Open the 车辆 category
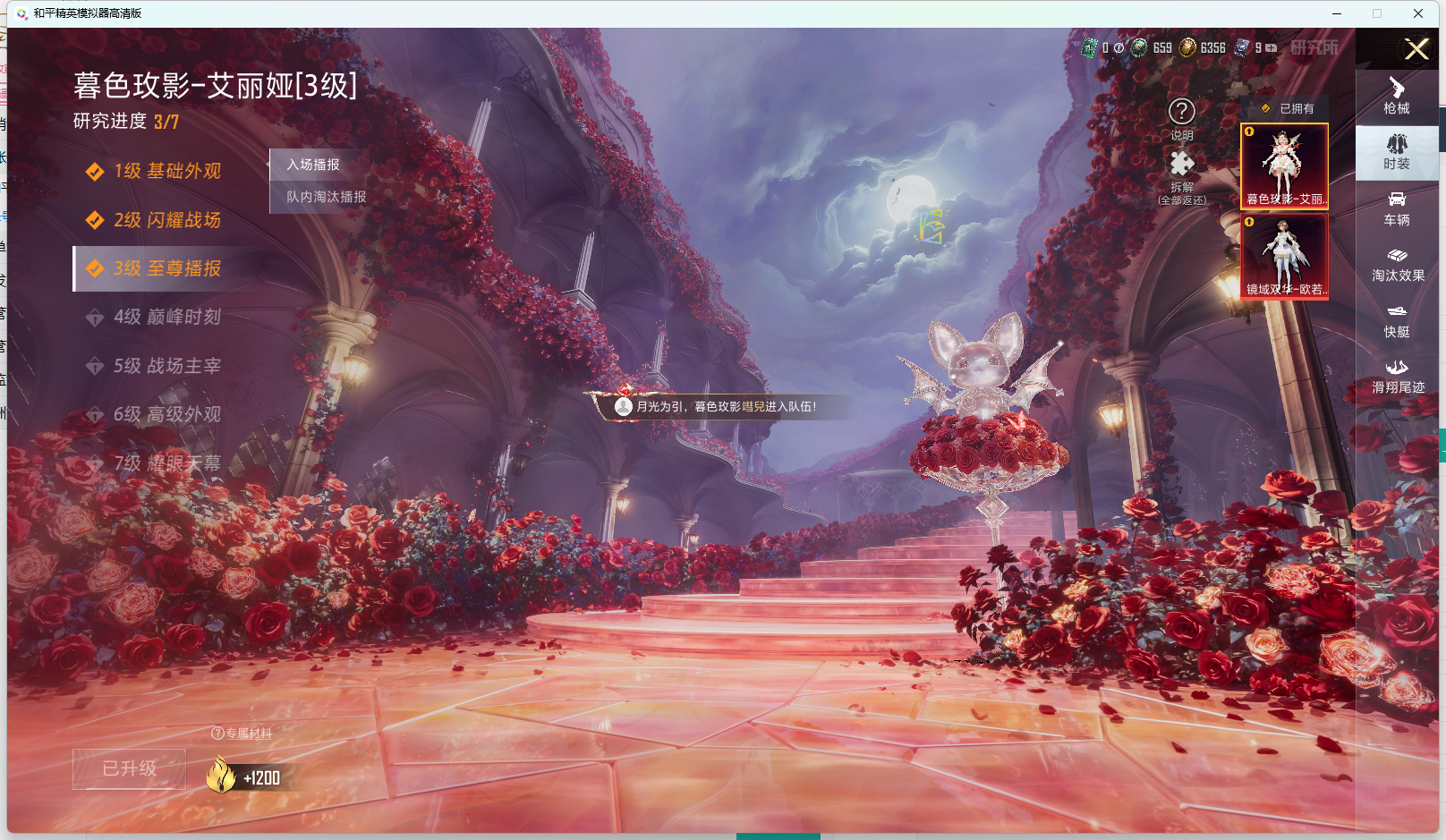The width and height of the screenshot is (1446, 840). (x=1397, y=208)
